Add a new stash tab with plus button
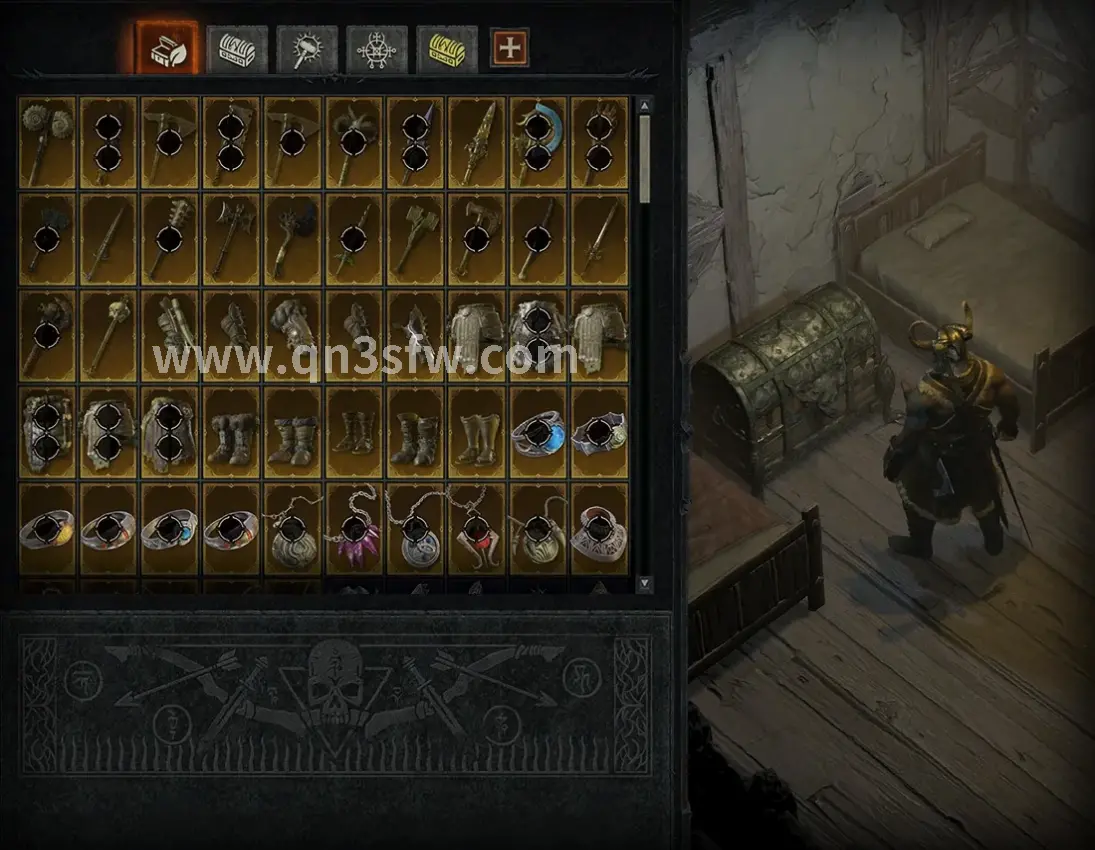 coord(509,47)
